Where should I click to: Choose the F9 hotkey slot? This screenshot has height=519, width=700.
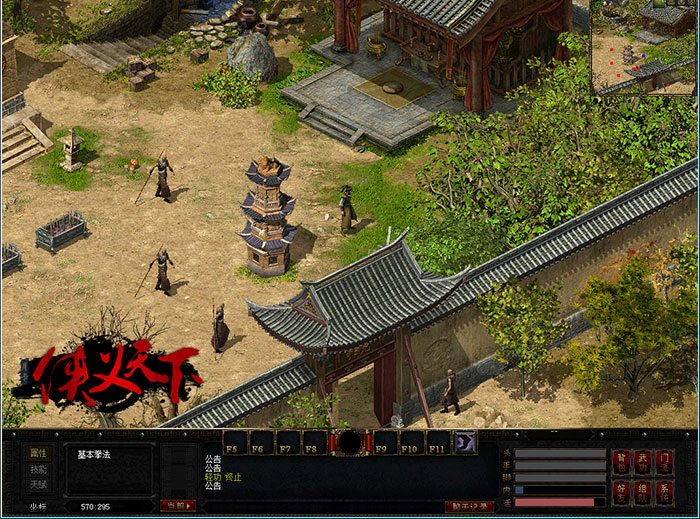pyautogui.click(x=385, y=443)
